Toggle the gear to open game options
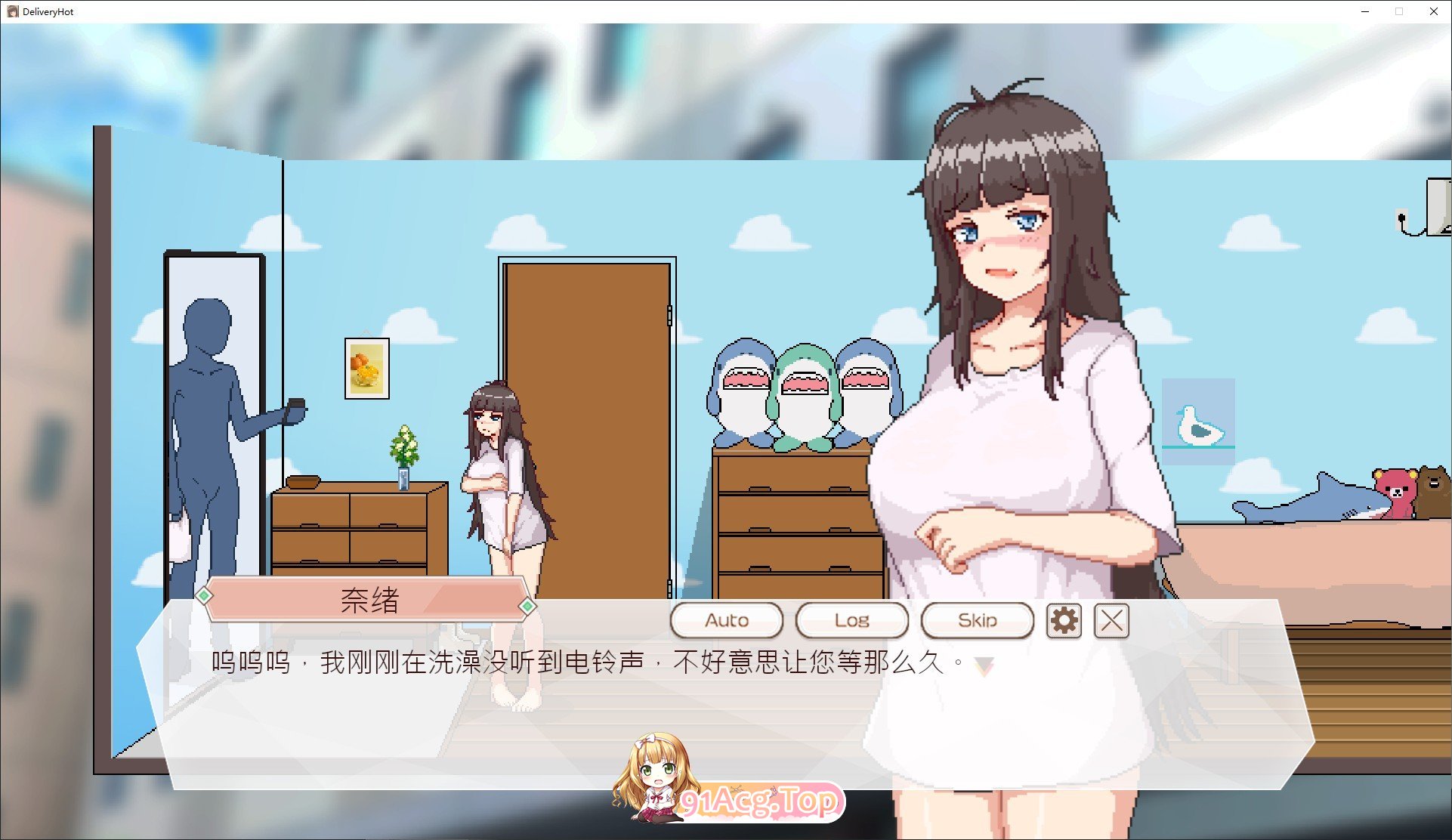The width and height of the screenshot is (1452, 840). [x=1064, y=620]
